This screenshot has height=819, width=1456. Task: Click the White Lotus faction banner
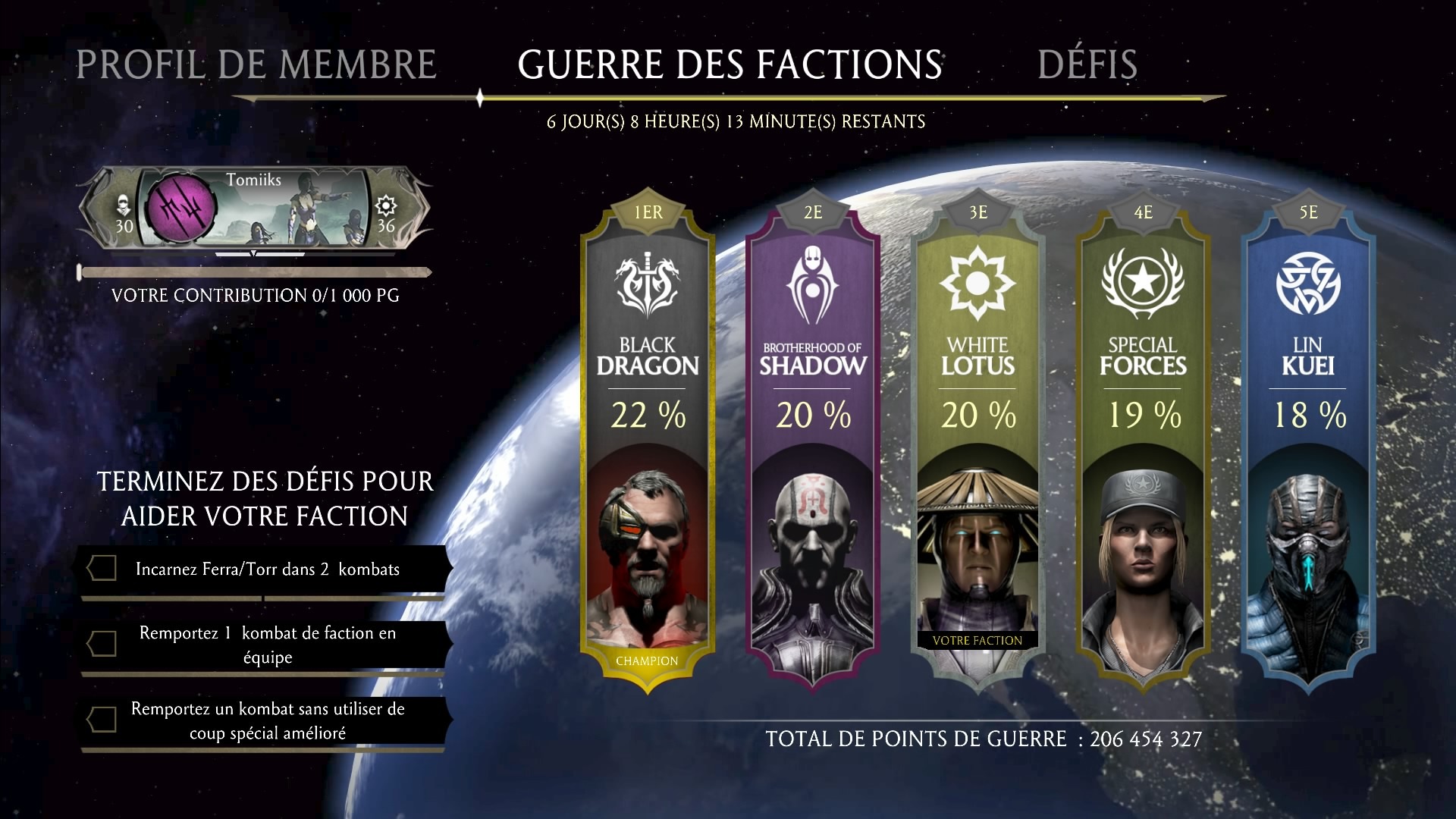pyautogui.click(x=977, y=440)
